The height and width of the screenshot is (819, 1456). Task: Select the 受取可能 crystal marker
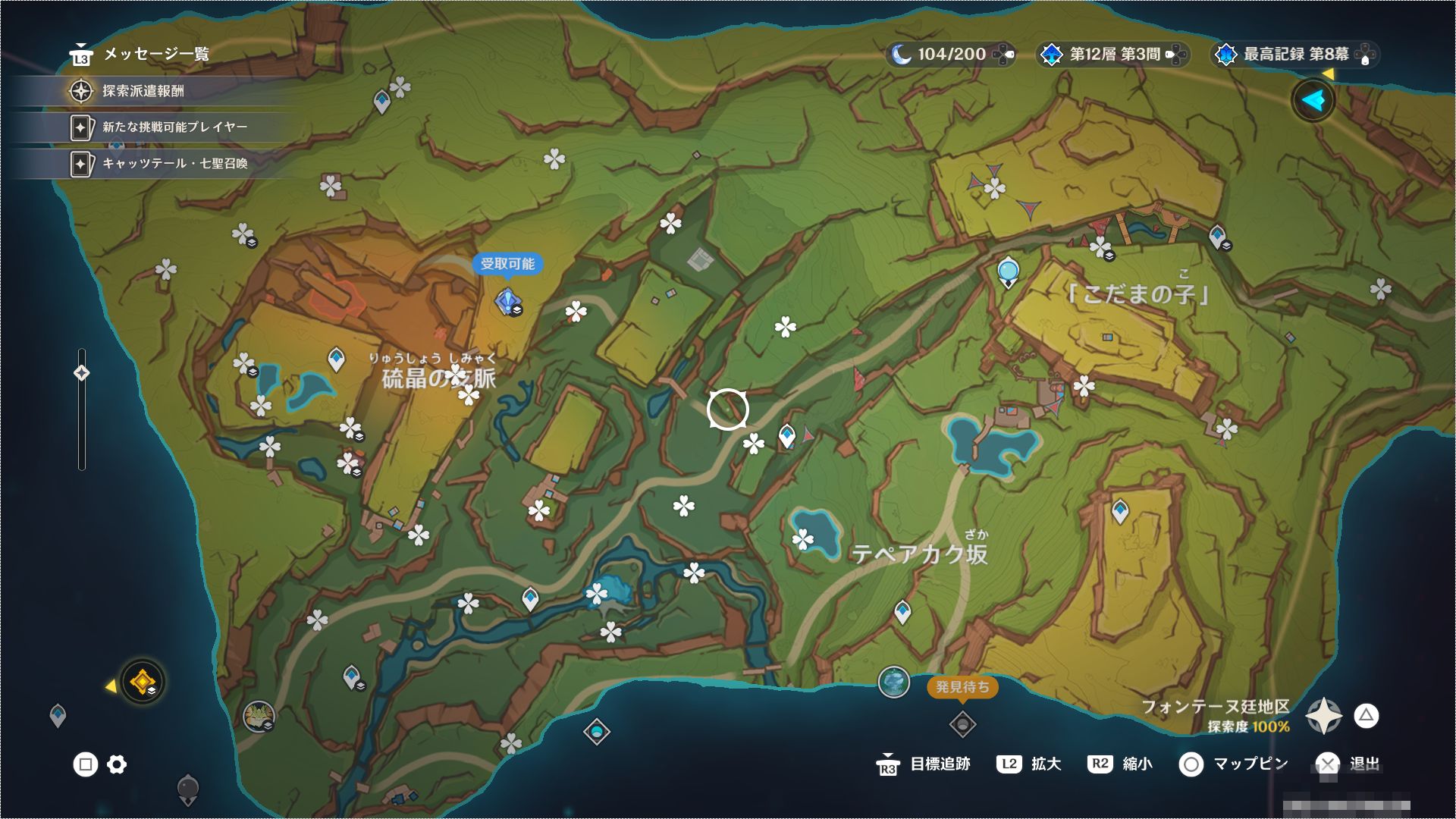point(507,301)
